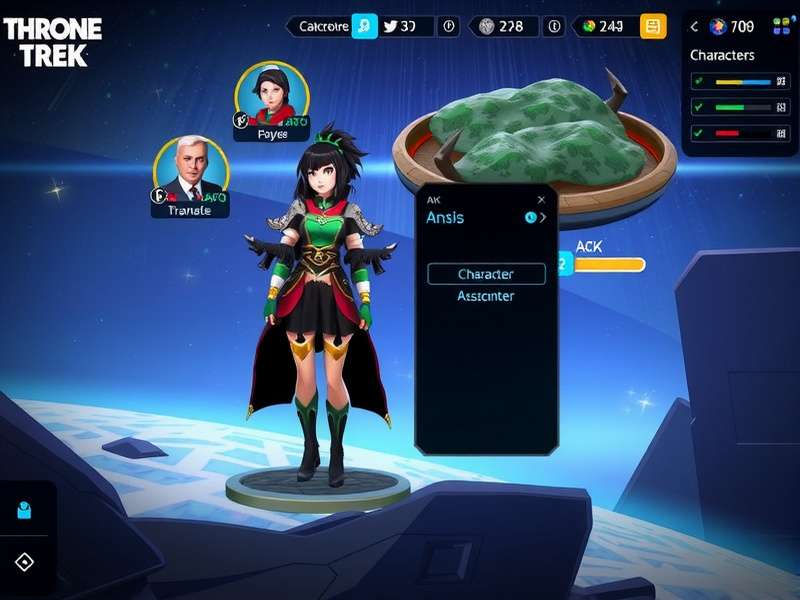The width and height of the screenshot is (800, 600).
Task: Click the Character button in the Ansis panel
Action: (486, 274)
